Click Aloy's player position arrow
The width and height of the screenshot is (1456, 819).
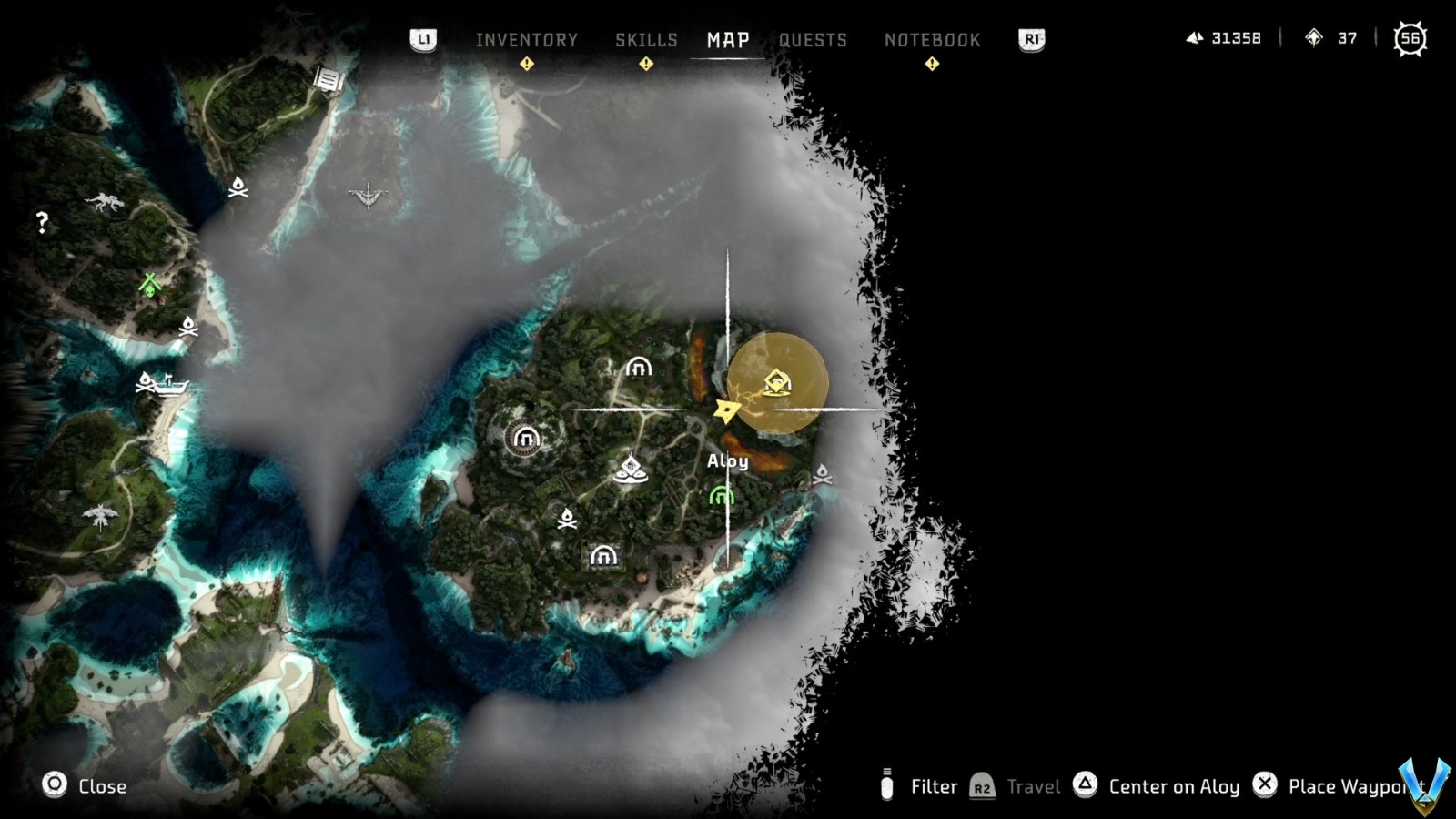click(x=725, y=409)
